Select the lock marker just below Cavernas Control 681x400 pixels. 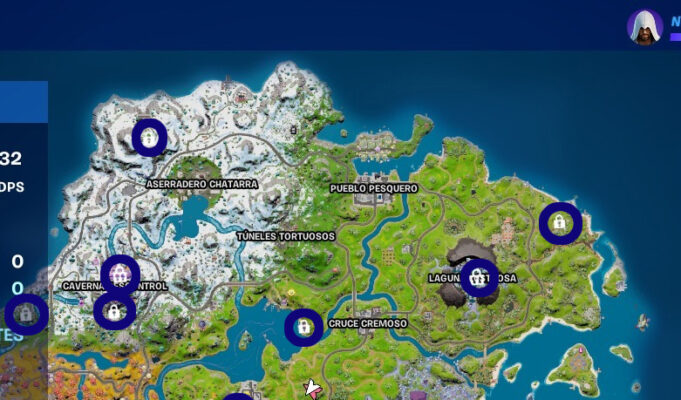coord(114,311)
